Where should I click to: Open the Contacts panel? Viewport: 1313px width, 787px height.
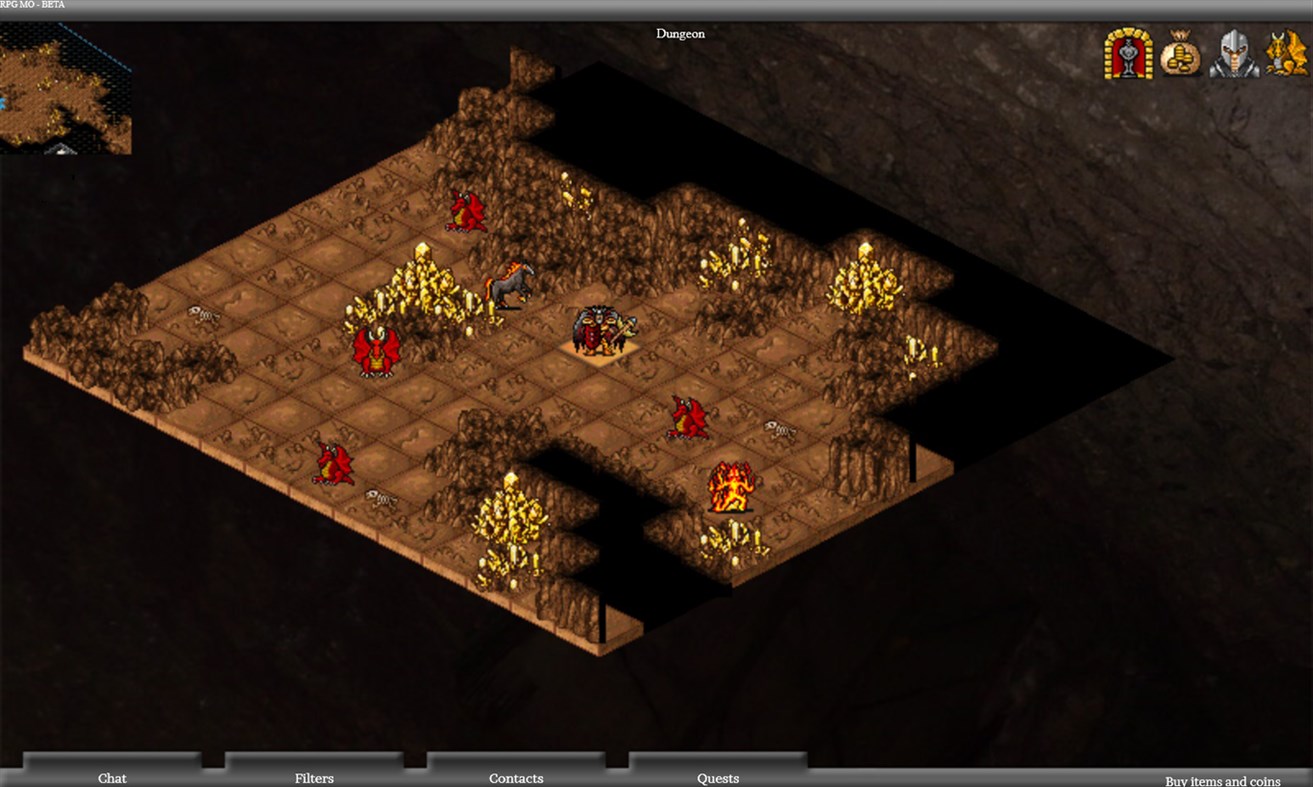pyautogui.click(x=516, y=778)
